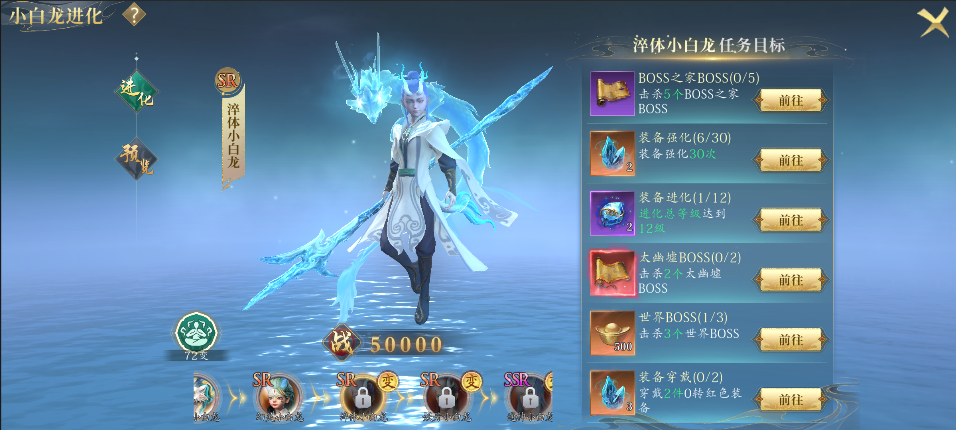Switch to the 进化 tab
The image size is (956, 430).
pyautogui.click(x=135, y=90)
